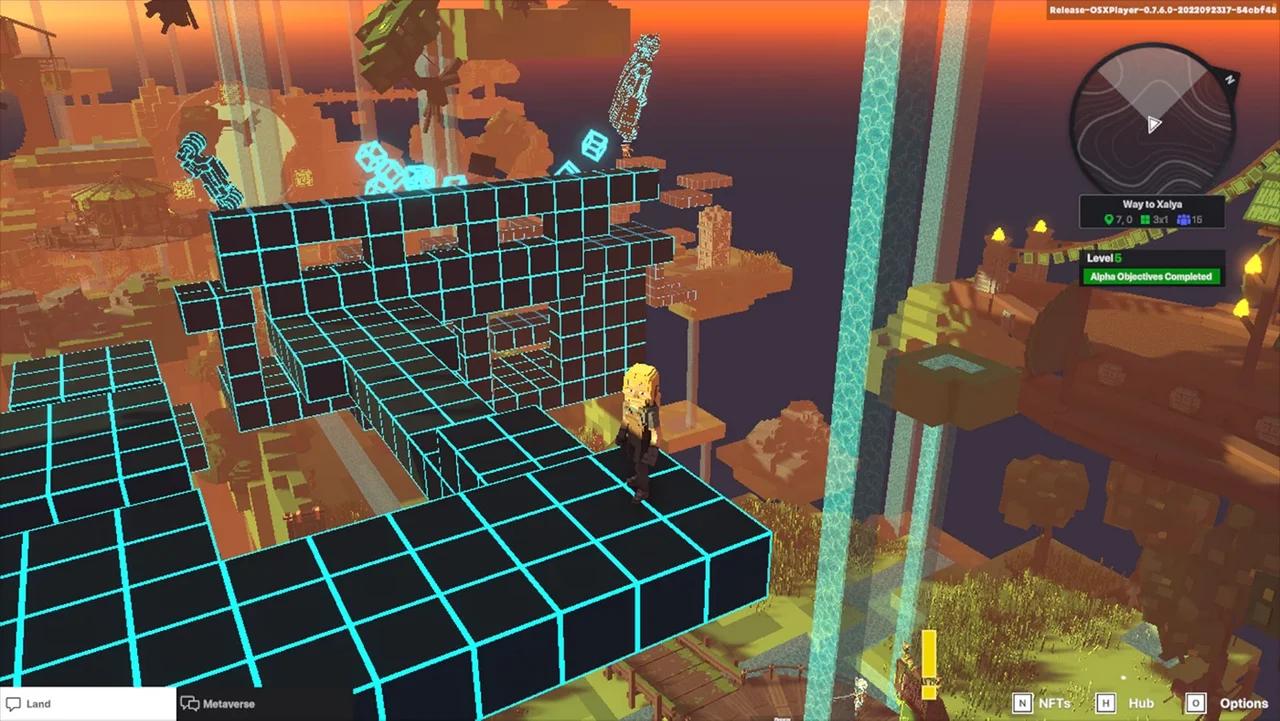This screenshot has width=1280, height=721.
Task: Open the Options menu
Action: click(1243, 703)
